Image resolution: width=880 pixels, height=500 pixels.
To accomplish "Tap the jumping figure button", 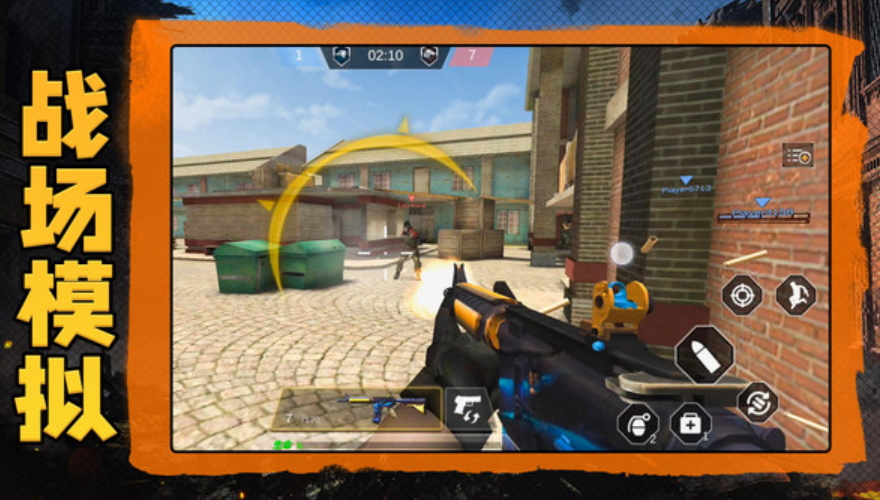I will 796,295.
